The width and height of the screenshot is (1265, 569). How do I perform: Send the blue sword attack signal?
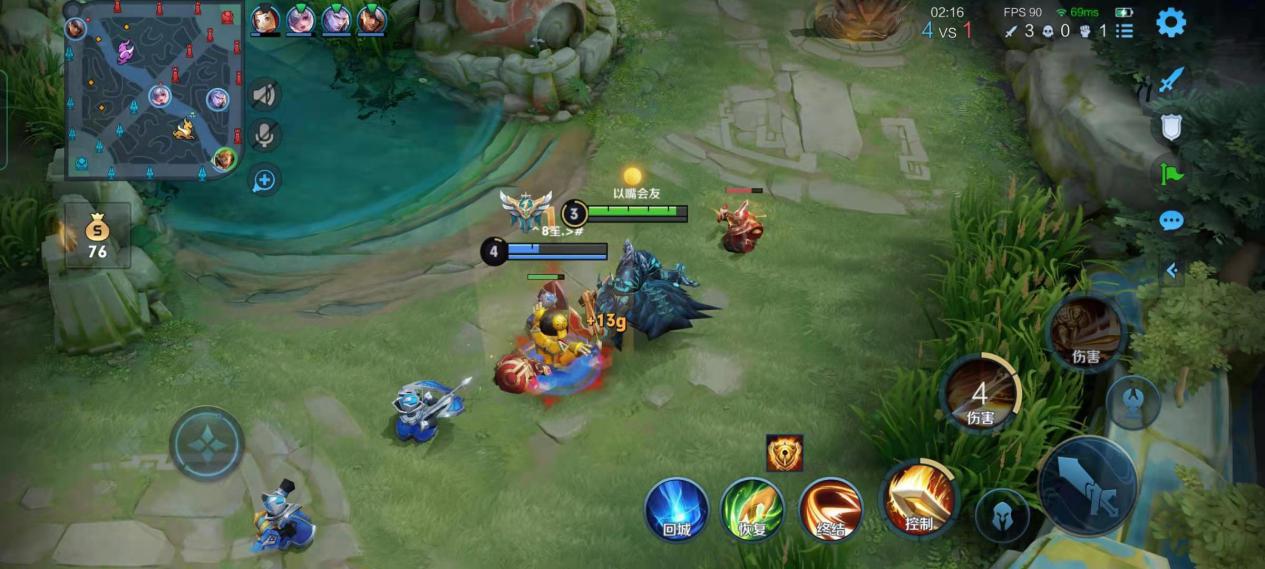tap(1171, 81)
